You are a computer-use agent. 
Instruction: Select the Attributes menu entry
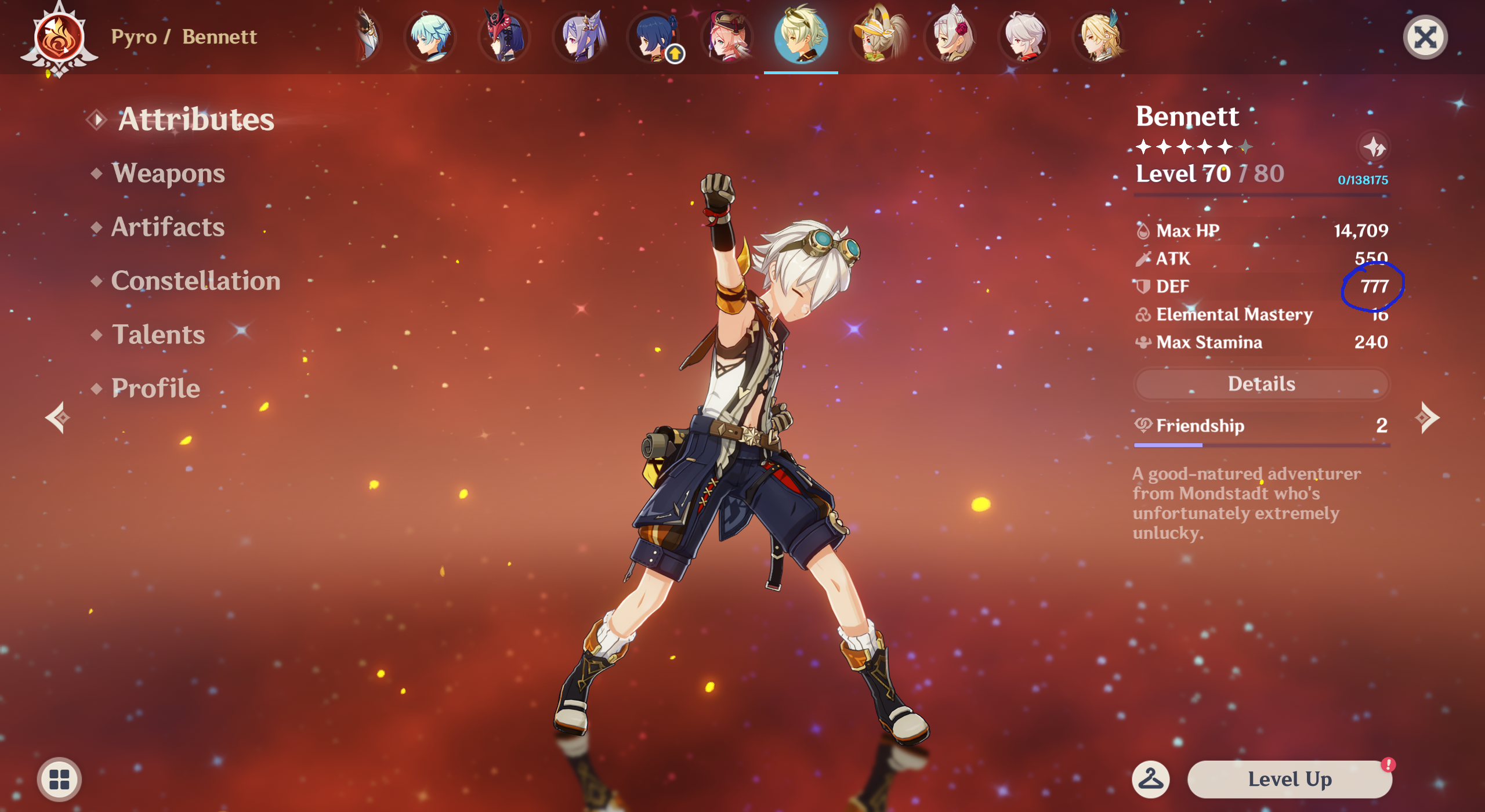click(x=195, y=119)
